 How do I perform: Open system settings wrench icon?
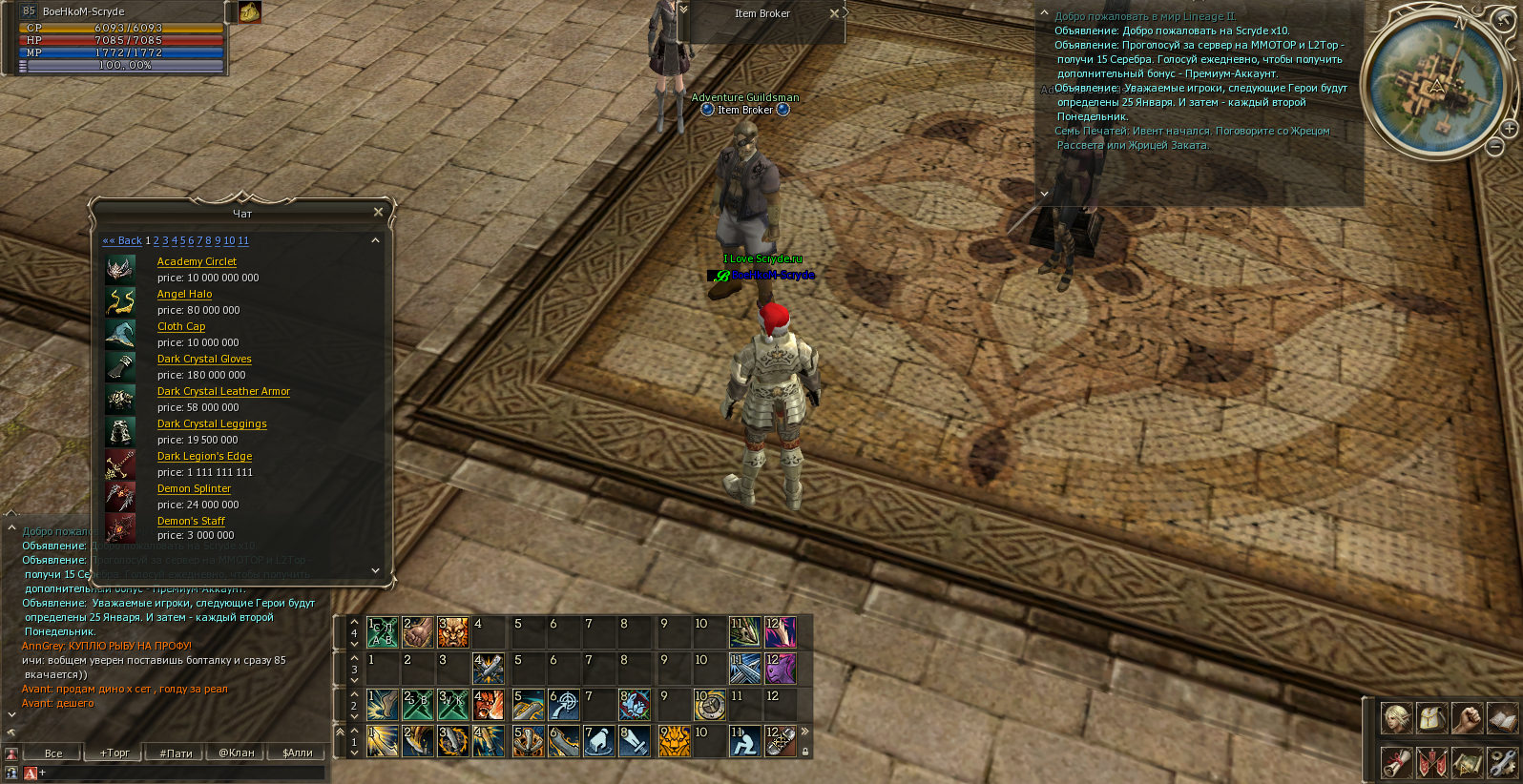(1501, 762)
